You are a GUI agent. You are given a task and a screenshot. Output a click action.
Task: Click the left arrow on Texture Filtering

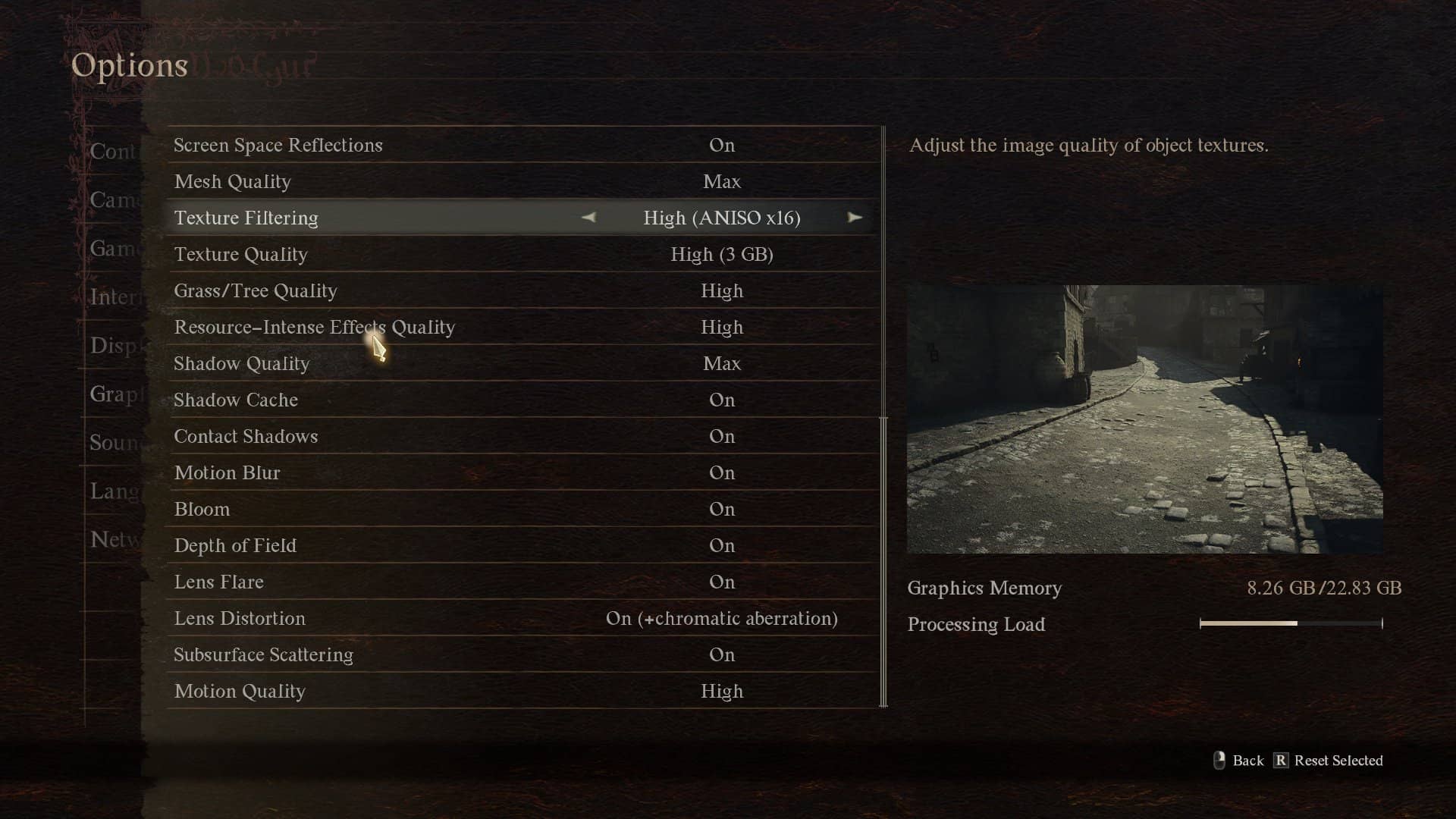(x=588, y=218)
